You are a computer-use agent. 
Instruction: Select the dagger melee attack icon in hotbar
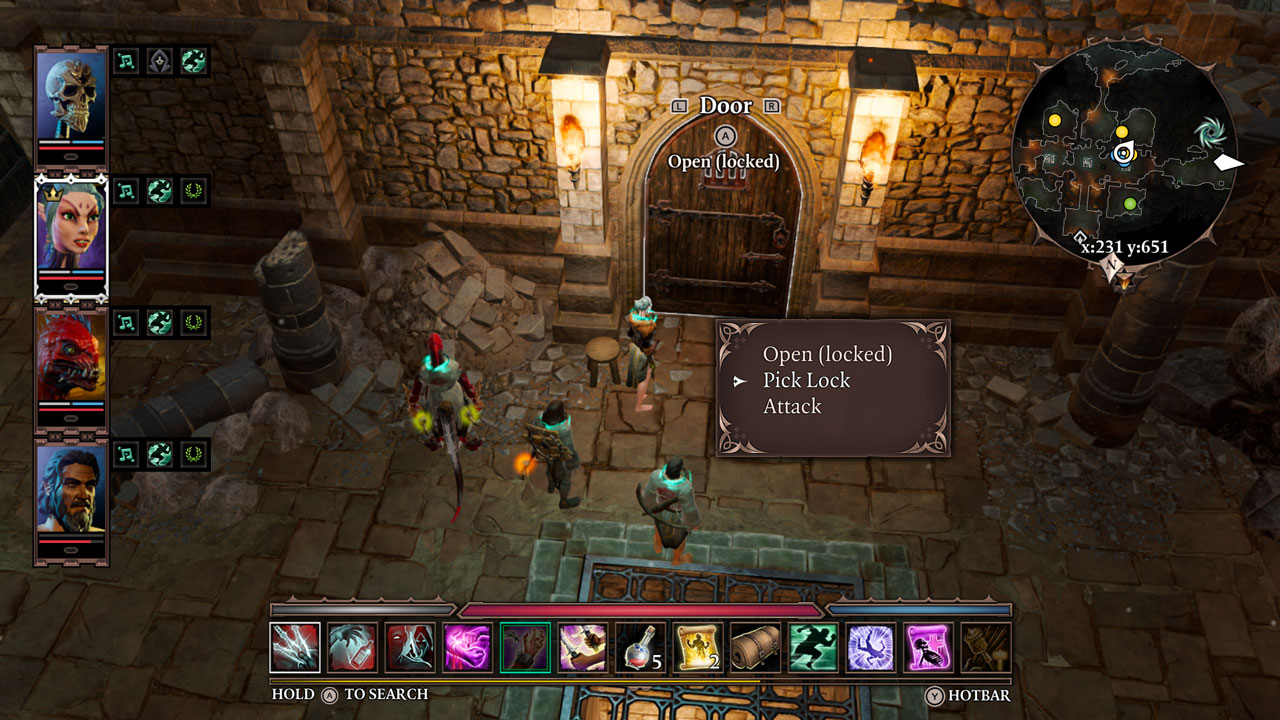292,650
